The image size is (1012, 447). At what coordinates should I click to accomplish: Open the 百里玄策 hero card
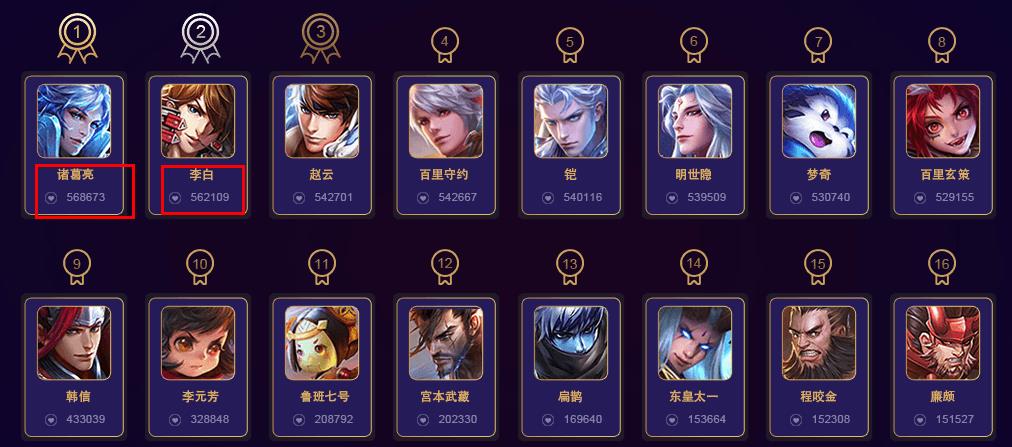(x=942, y=122)
